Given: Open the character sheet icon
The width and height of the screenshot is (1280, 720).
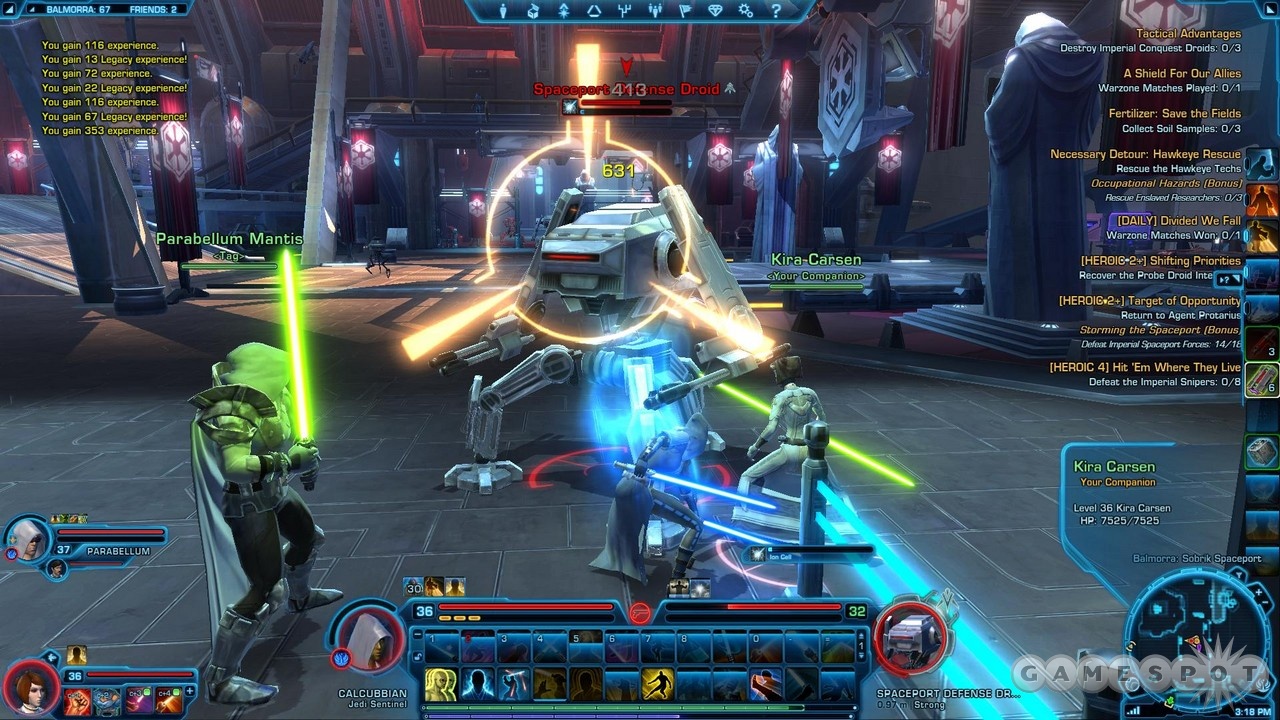Looking at the screenshot, I should pyautogui.click(x=503, y=12).
